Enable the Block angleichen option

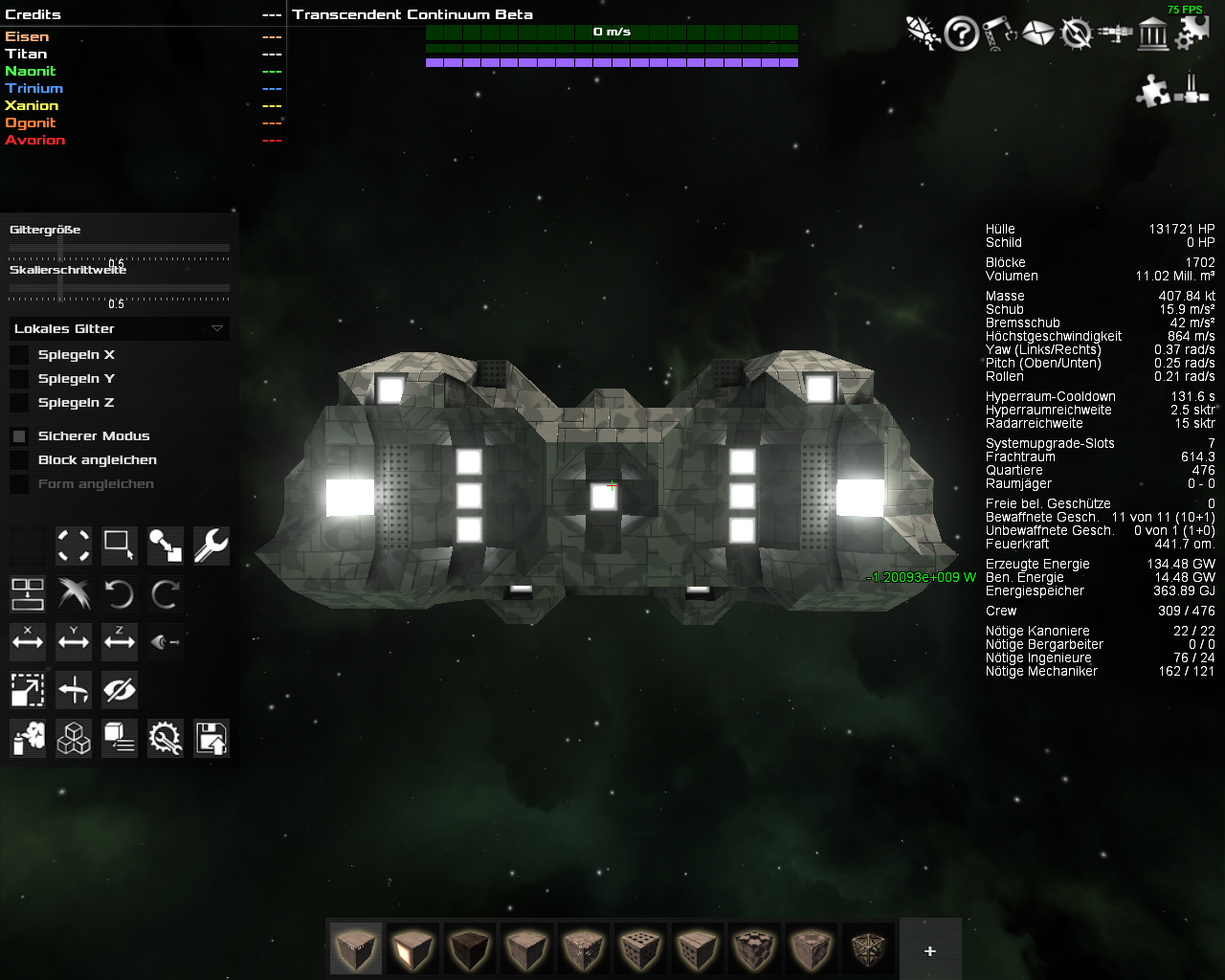coord(19,460)
